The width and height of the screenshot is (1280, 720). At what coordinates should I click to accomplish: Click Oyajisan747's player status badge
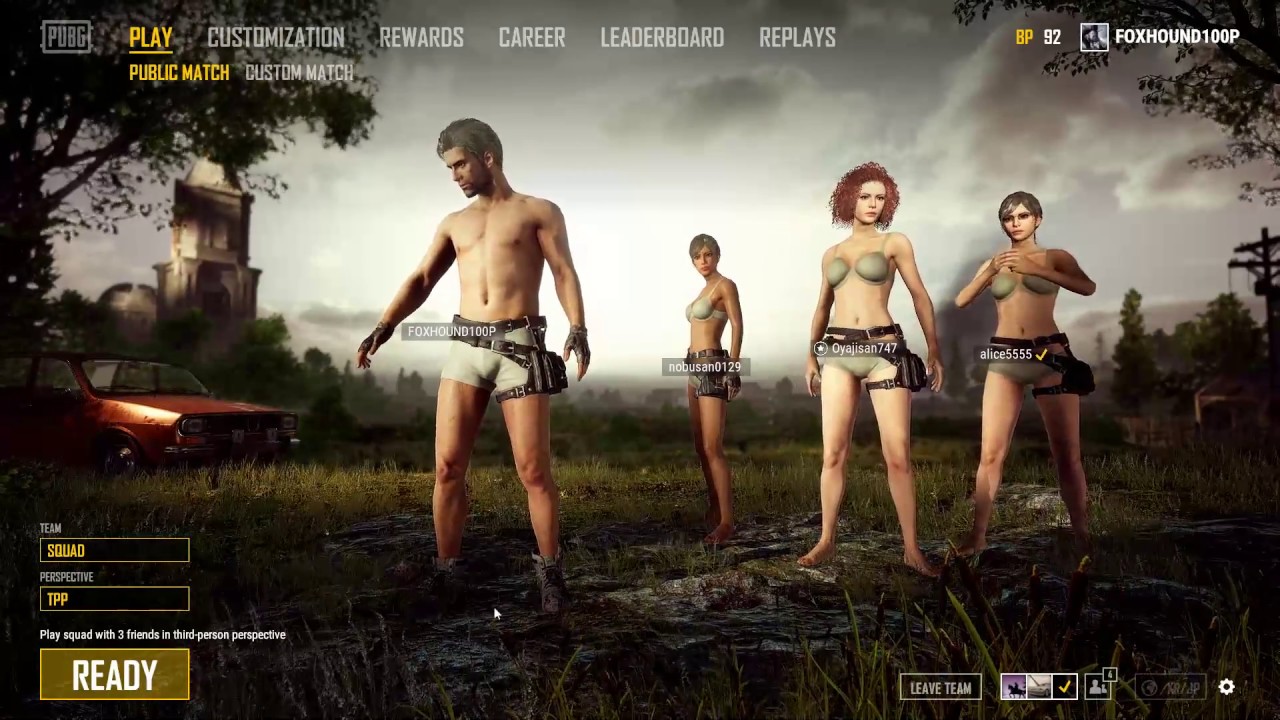click(x=820, y=348)
